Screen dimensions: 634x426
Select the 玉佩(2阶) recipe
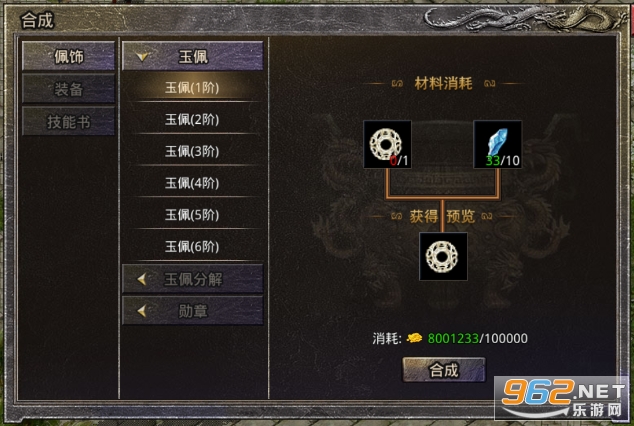(192, 120)
